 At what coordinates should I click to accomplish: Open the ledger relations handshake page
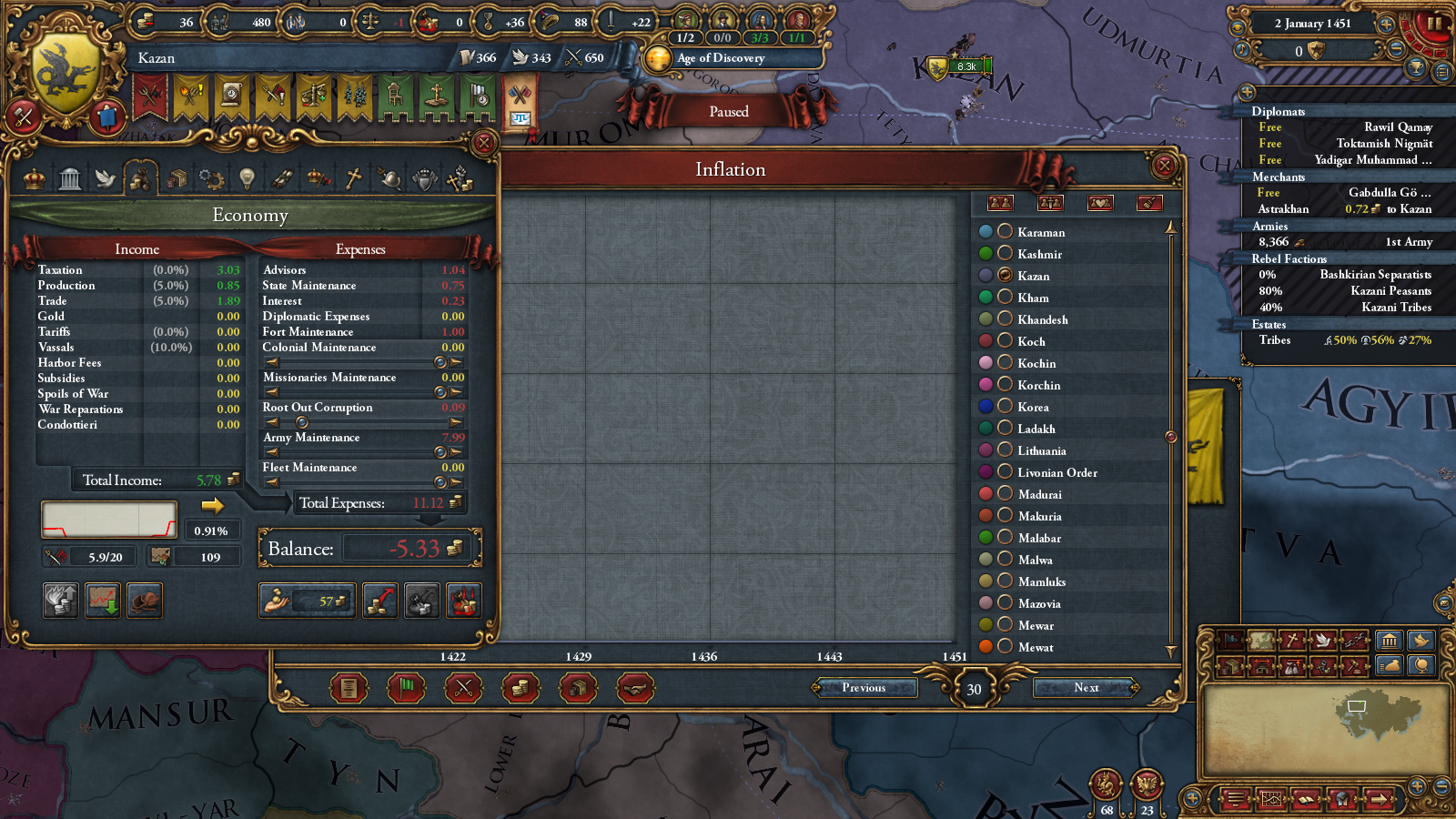pos(636,687)
